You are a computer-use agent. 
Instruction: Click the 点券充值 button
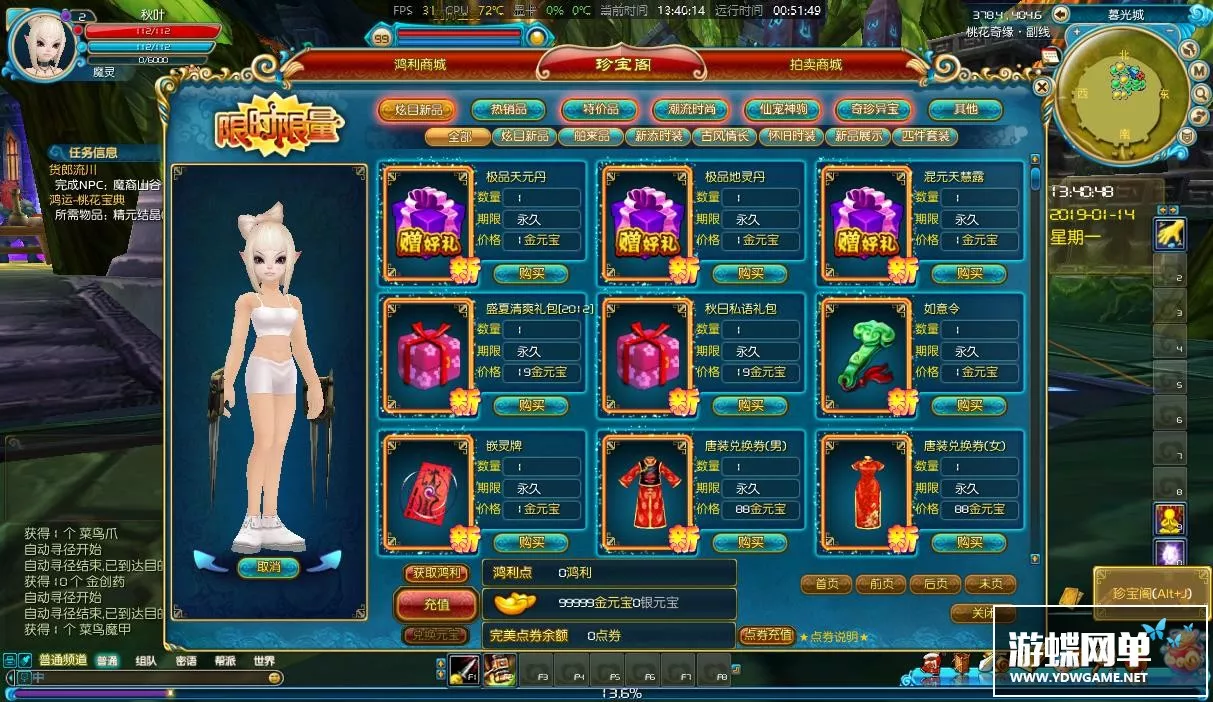(766, 635)
